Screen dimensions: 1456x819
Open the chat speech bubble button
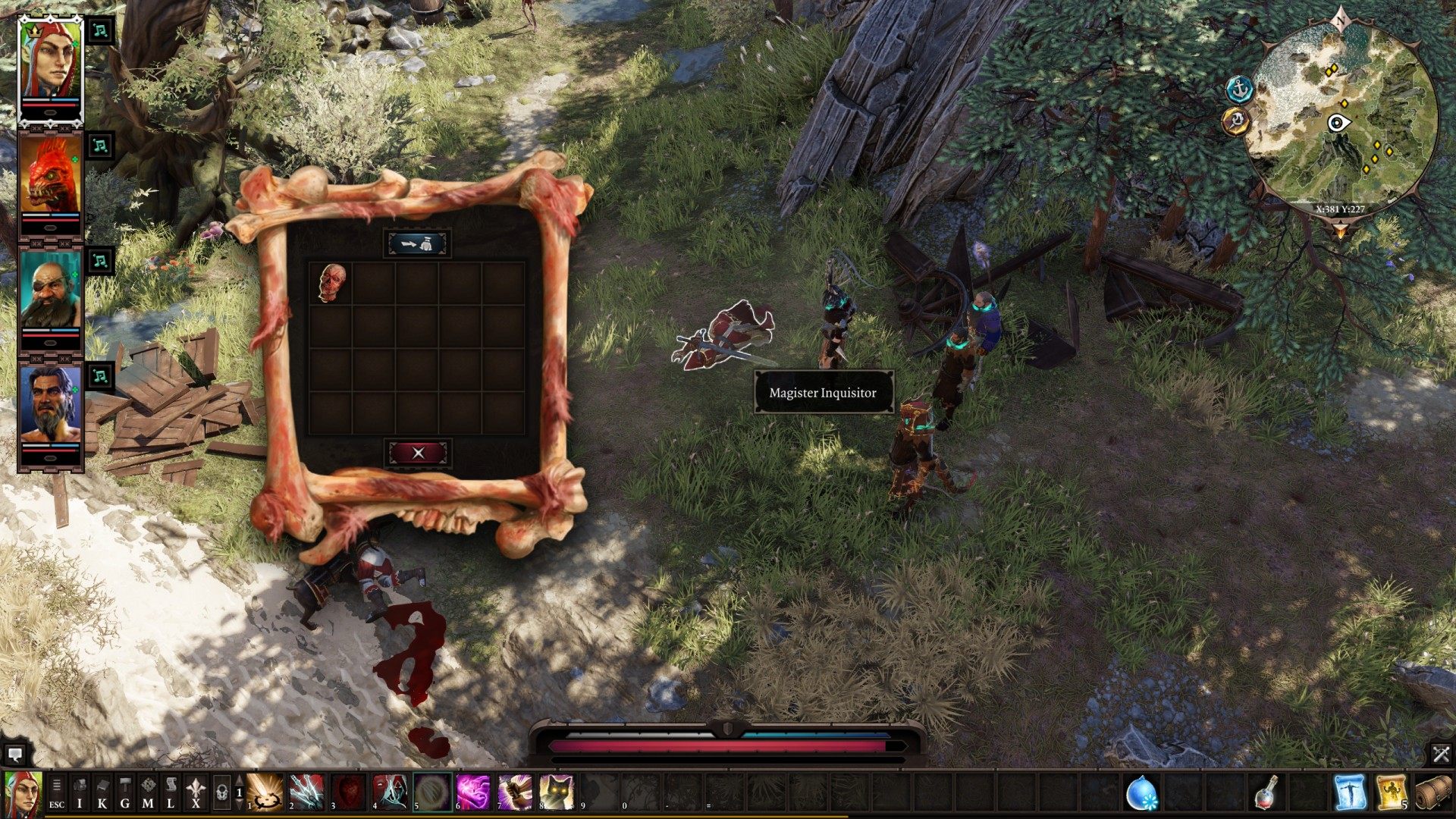(14, 755)
